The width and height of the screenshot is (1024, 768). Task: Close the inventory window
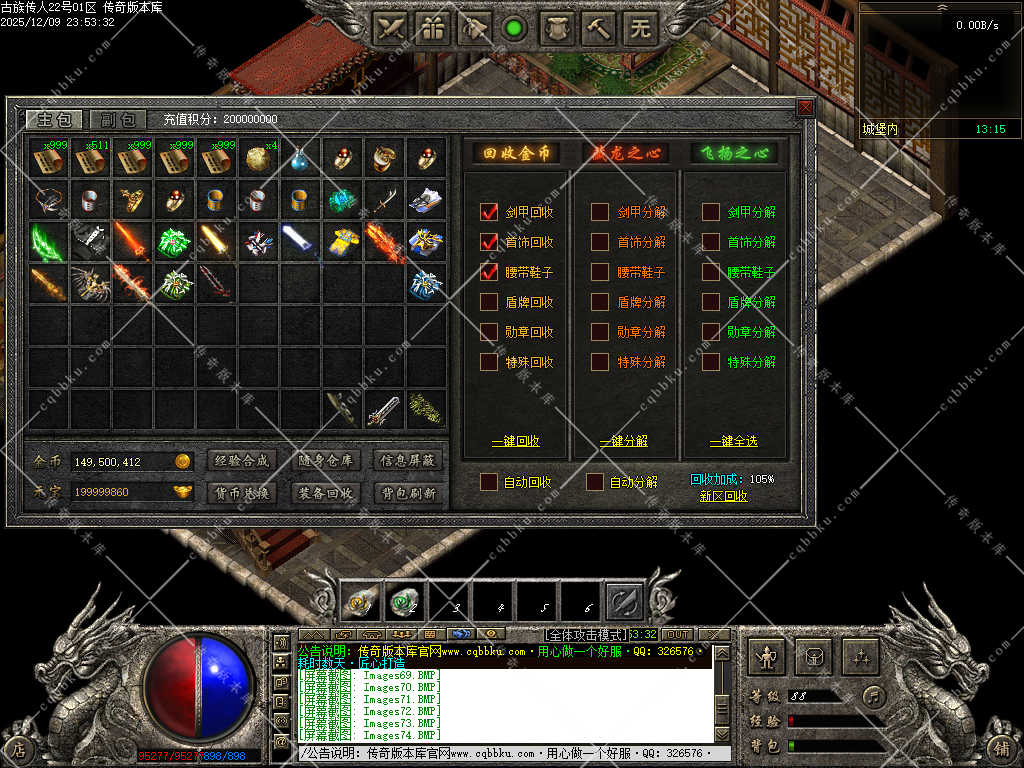point(805,108)
